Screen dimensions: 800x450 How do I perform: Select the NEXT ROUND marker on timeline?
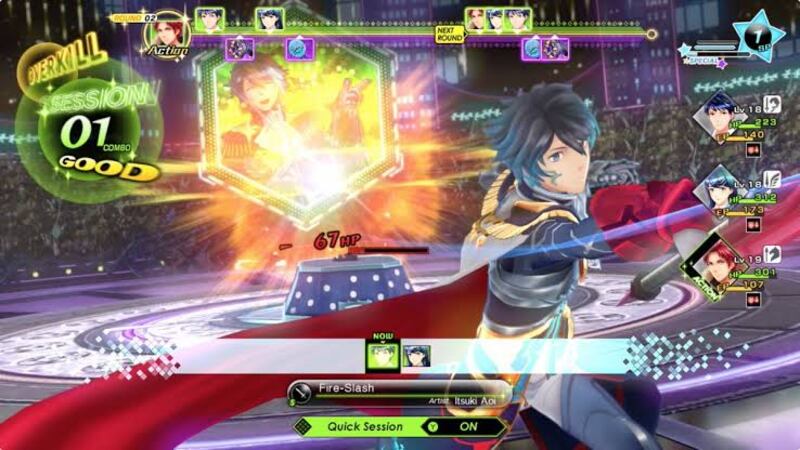pyautogui.click(x=449, y=34)
